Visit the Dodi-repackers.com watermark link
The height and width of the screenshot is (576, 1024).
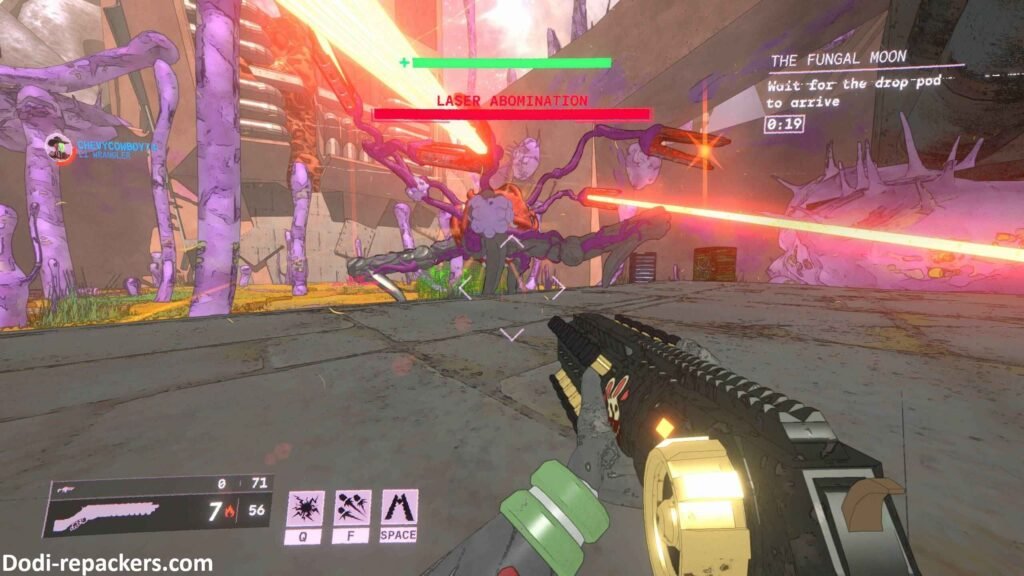(107, 563)
